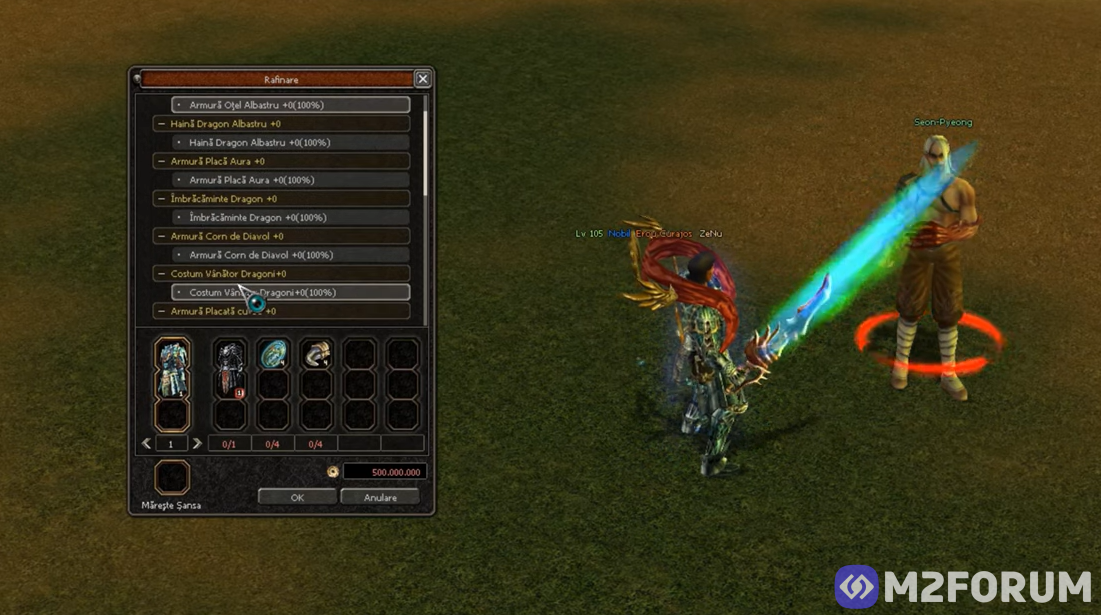The image size is (1101, 615).
Task: Click the Mărește Șansa slot
Action: (172, 477)
